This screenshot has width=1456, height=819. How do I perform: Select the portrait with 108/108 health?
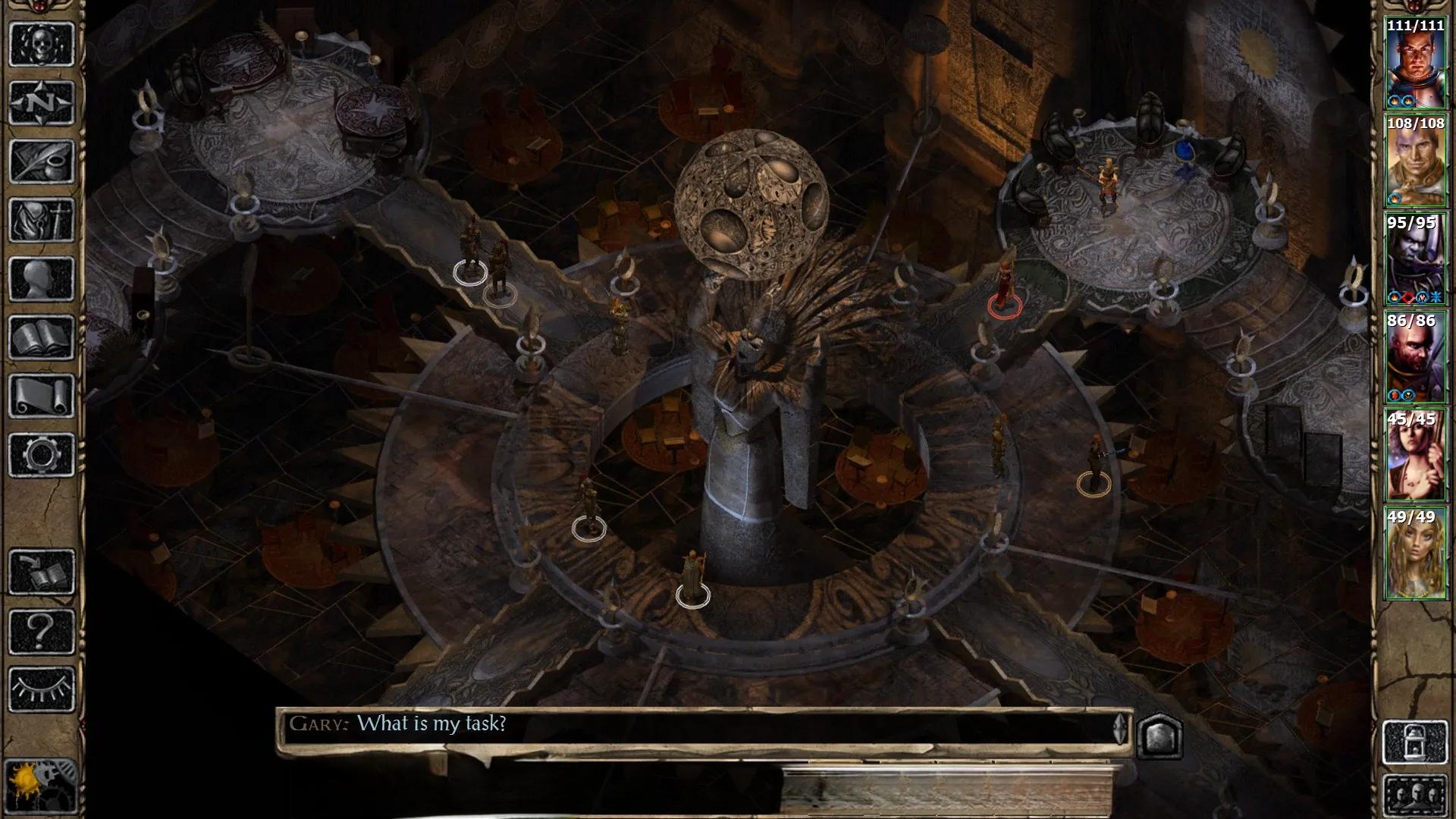pyautogui.click(x=1415, y=161)
